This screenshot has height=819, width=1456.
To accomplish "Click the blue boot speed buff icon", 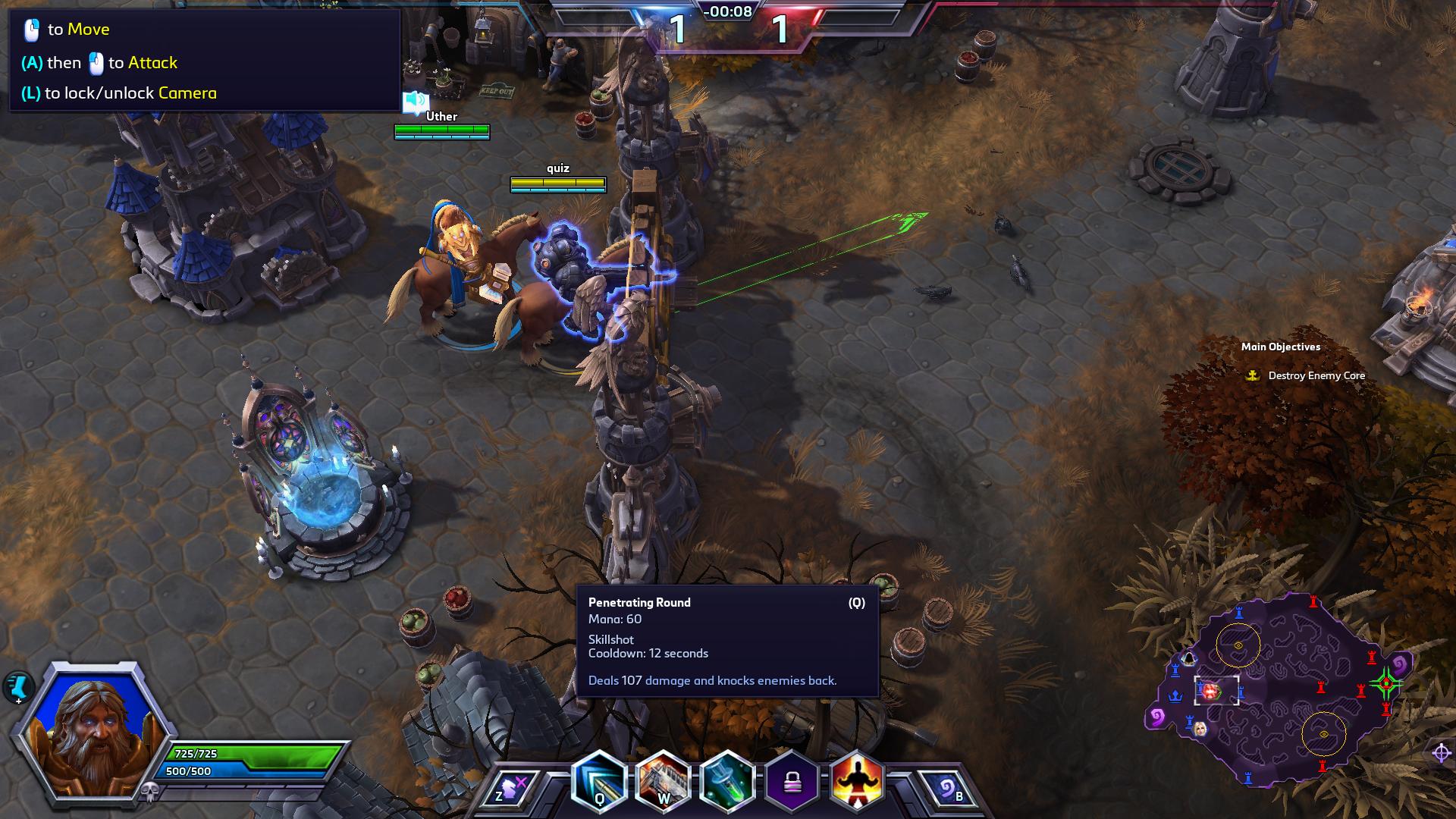I will 17,688.
